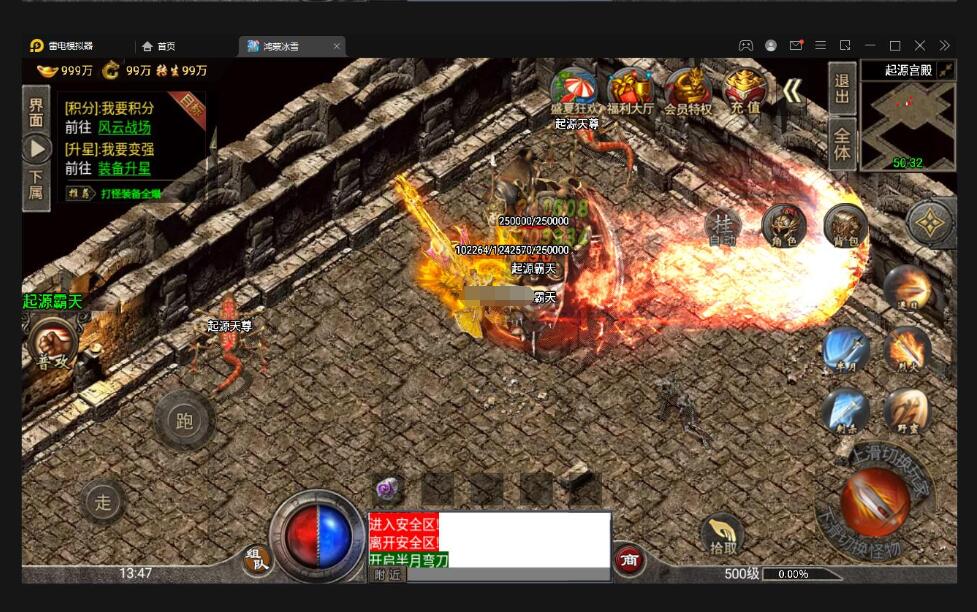
Task: Maximize the emulator window
Action: point(895,46)
